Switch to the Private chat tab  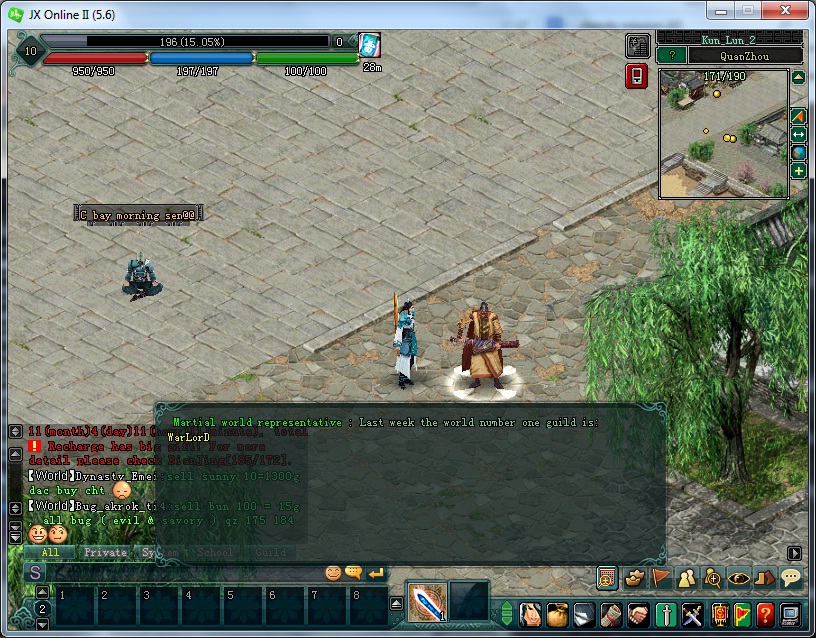(105, 552)
